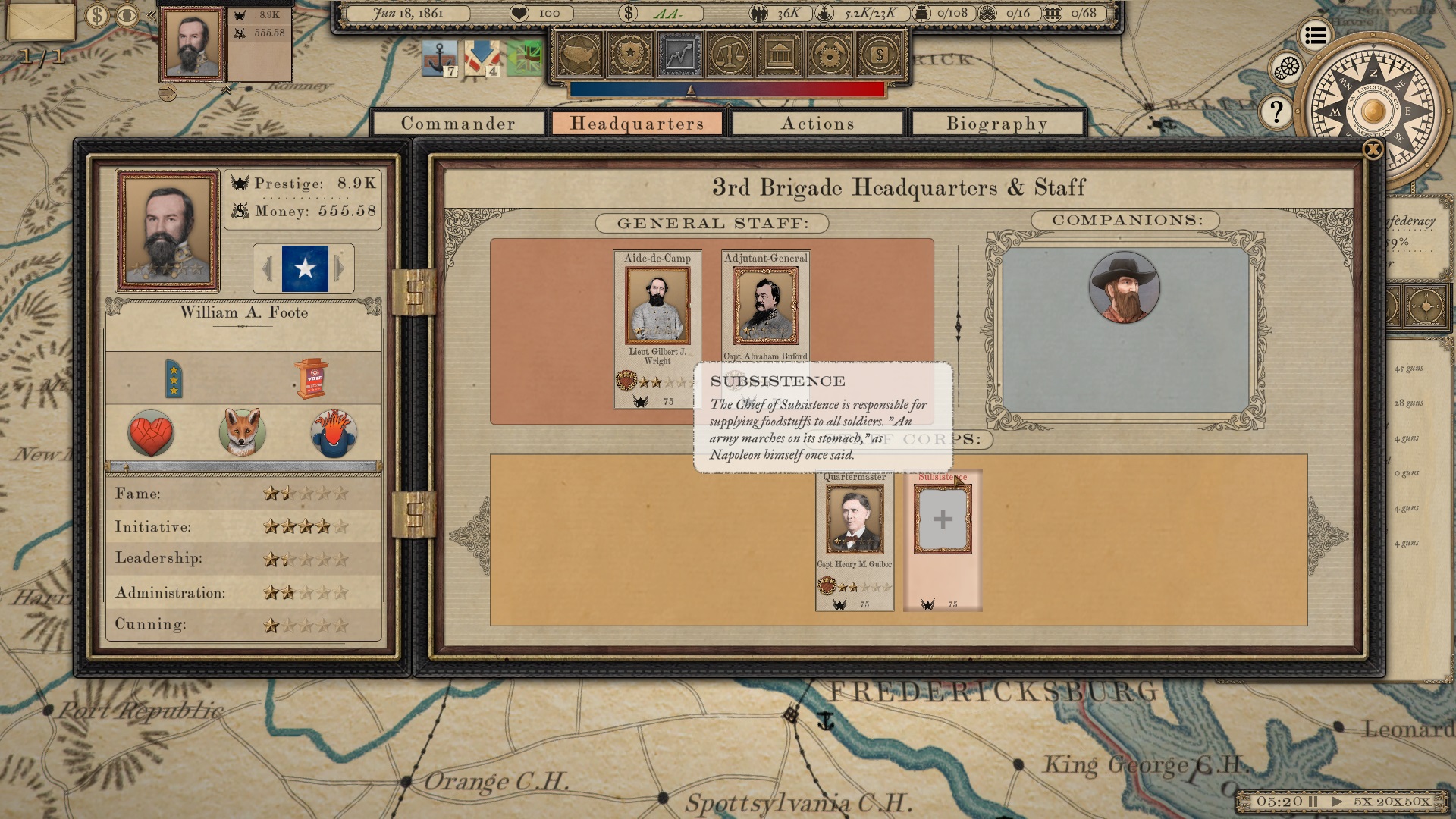Switch to the Commander tab
This screenshot has width=1456, height=819.
tap(459, 123)
